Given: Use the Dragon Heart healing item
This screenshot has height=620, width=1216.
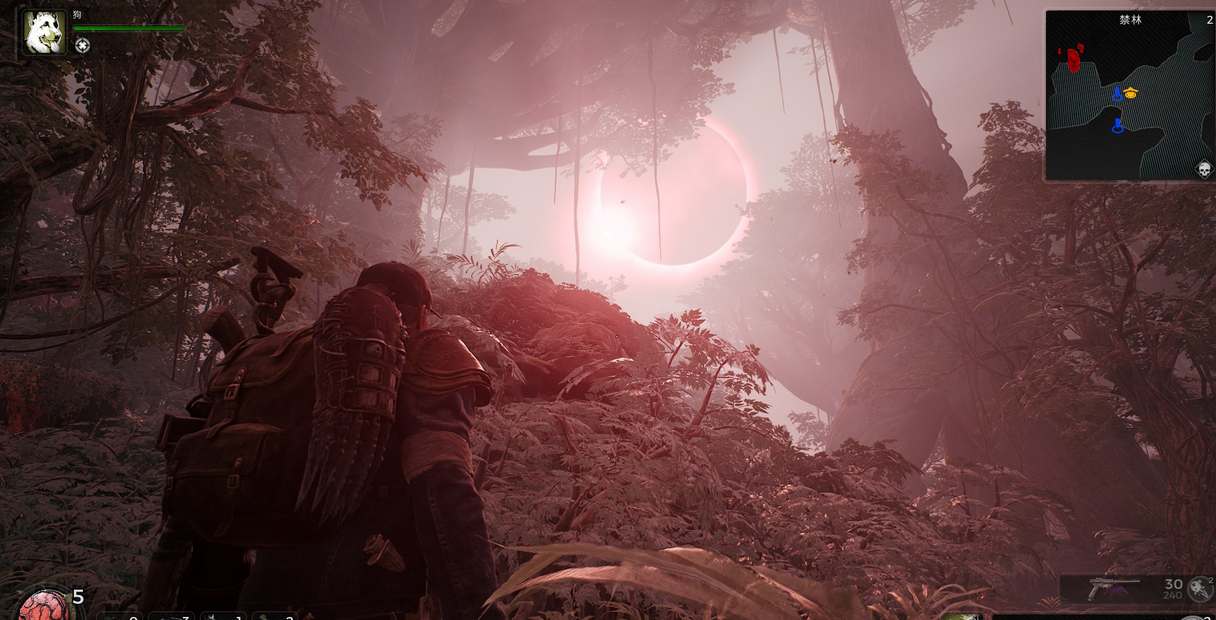Looking at the screenshot, I should tap(45, 605).
